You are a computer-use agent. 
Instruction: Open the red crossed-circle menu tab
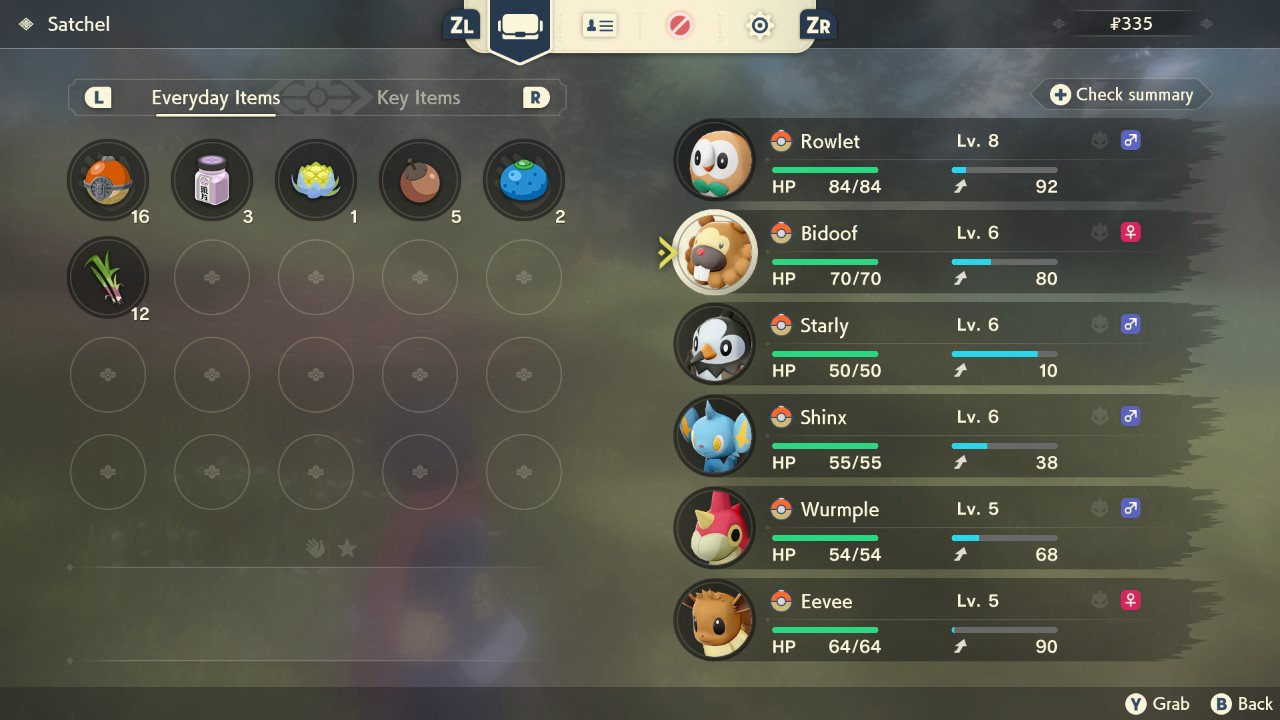click(x=680, y=26)
